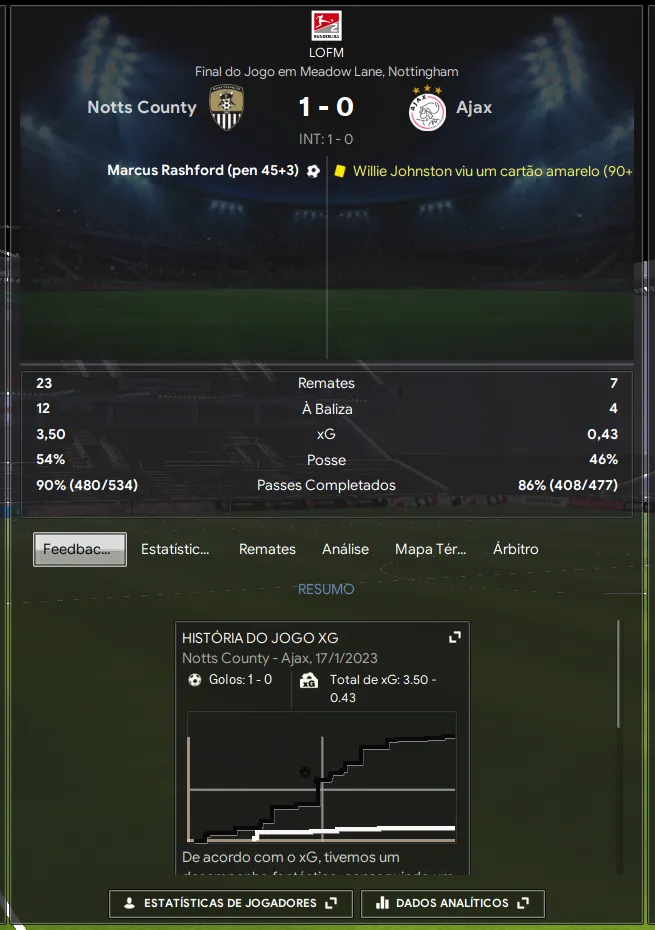This screenshot has height=930, width=655.
Task: Click the Notts County team name
Action: tap(142, 107)
